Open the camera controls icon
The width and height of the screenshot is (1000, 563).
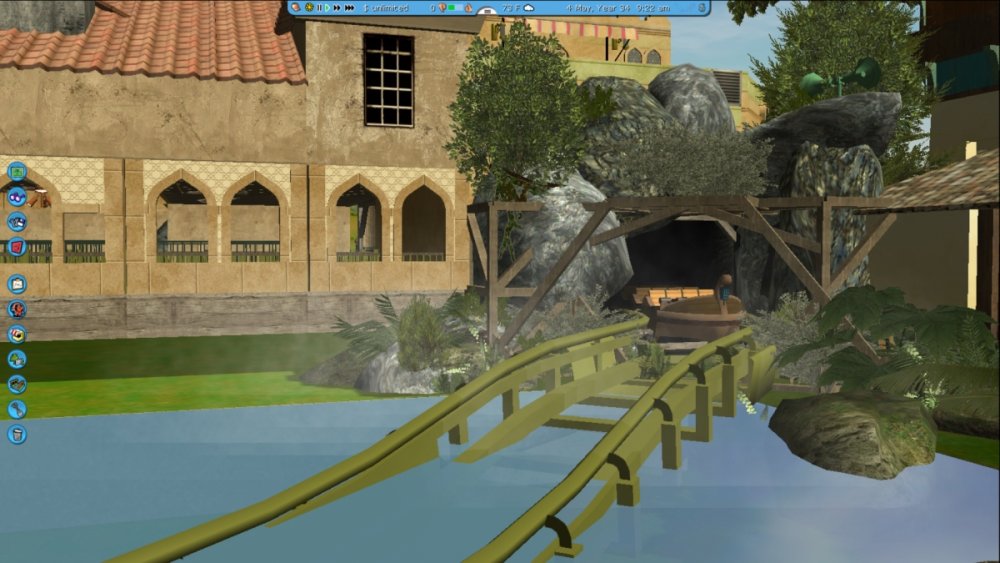(x=17, y=221)
